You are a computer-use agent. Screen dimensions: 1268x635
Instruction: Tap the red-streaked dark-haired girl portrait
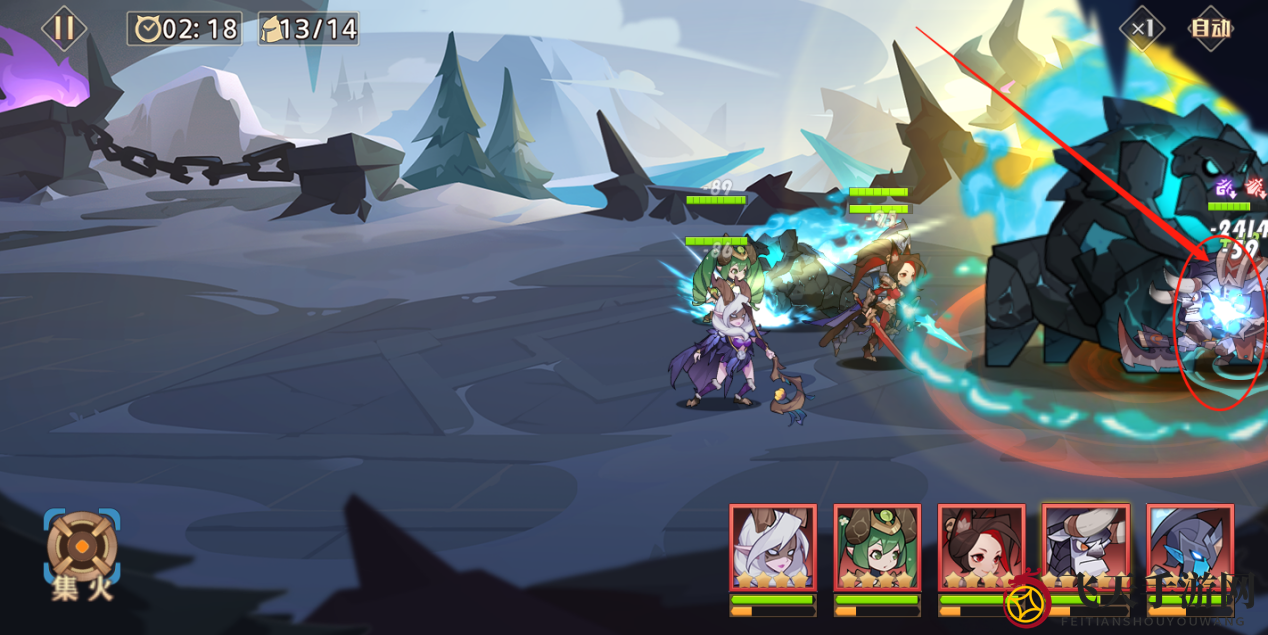[x=981, y=547]
